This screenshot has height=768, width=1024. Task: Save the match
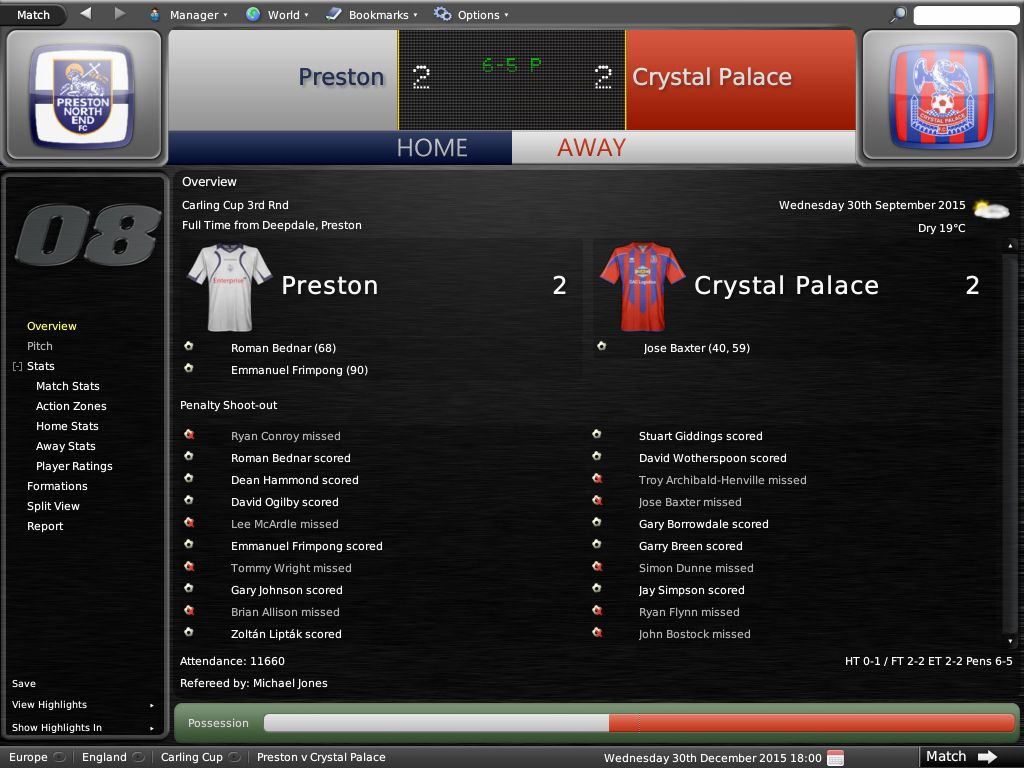(24, 684)
